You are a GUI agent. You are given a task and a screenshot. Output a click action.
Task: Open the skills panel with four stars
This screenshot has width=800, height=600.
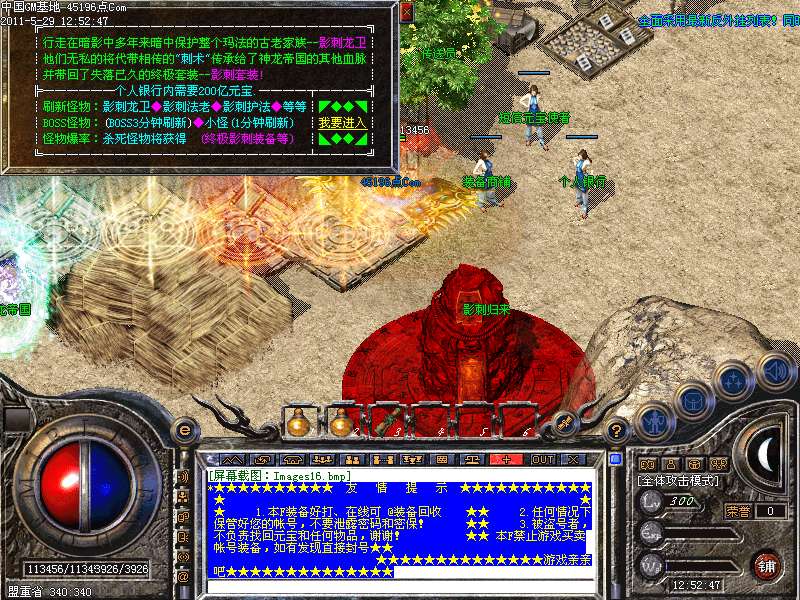[x=733, y=382]
